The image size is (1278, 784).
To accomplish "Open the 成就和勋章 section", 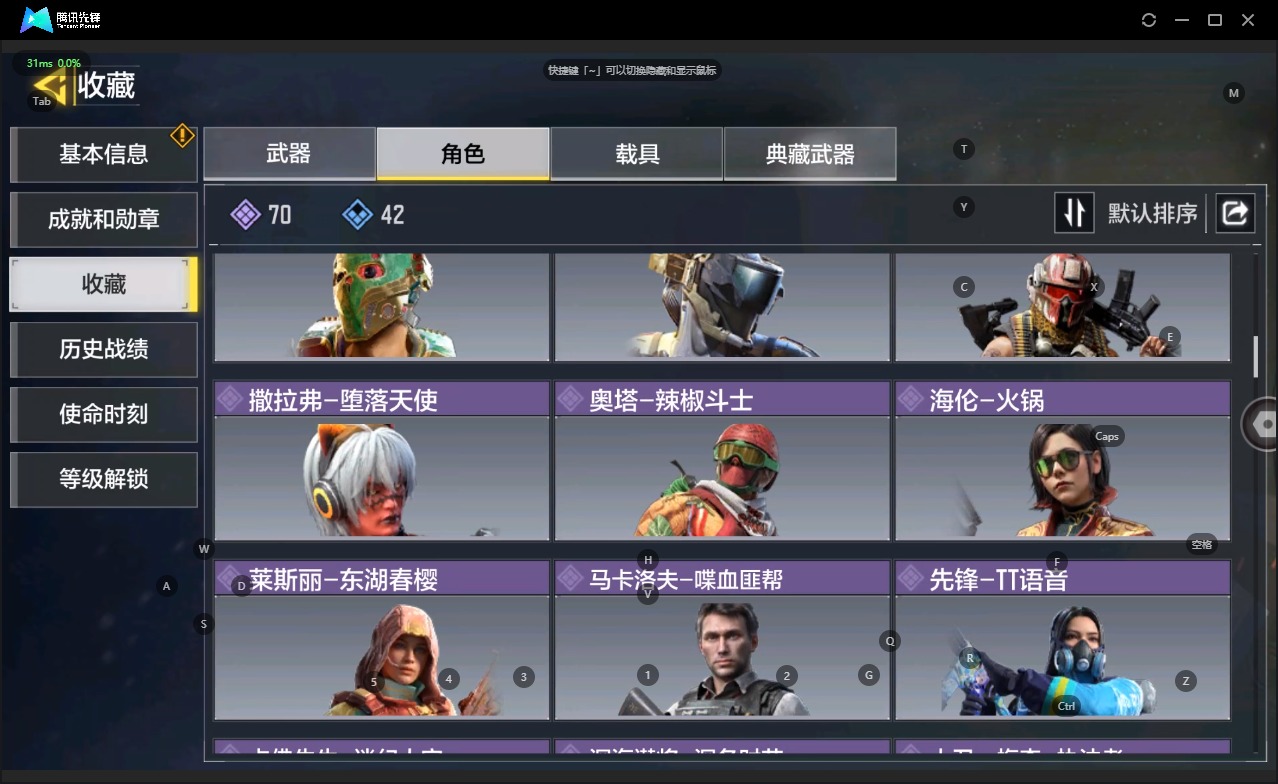I will coord(103,219).
